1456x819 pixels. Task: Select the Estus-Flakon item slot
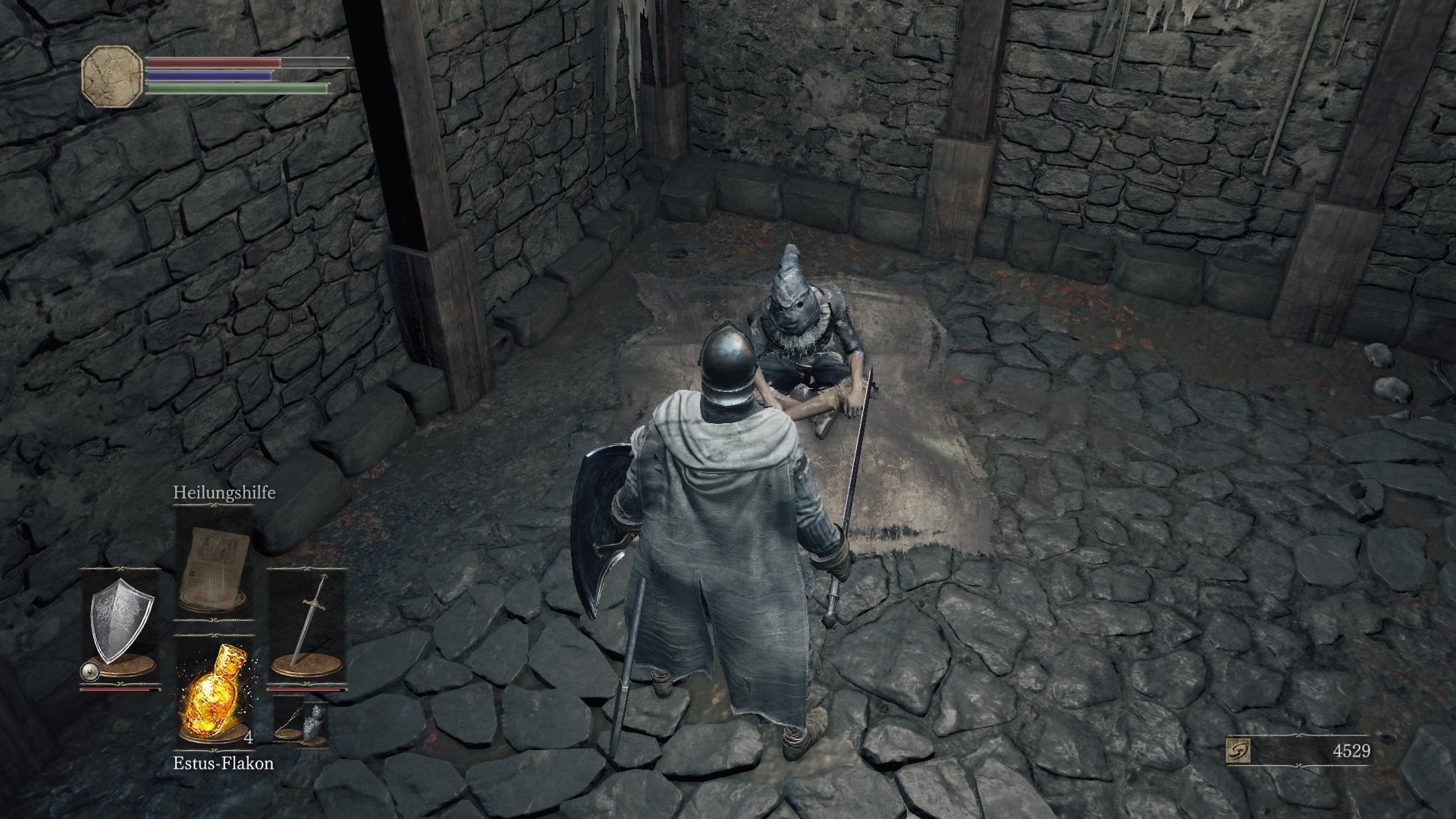(x=214, y=692)
